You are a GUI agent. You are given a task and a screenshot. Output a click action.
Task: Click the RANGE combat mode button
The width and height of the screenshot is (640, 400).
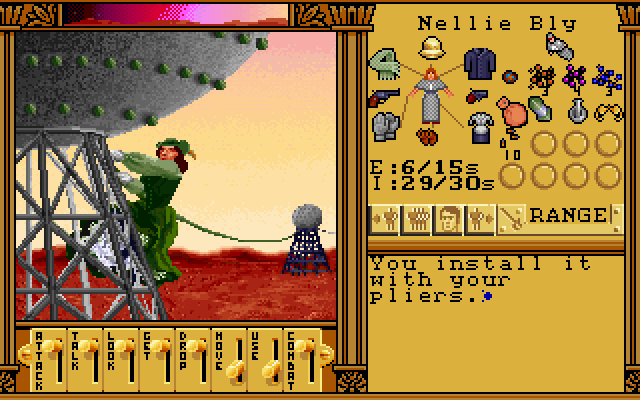coord(568,215)
